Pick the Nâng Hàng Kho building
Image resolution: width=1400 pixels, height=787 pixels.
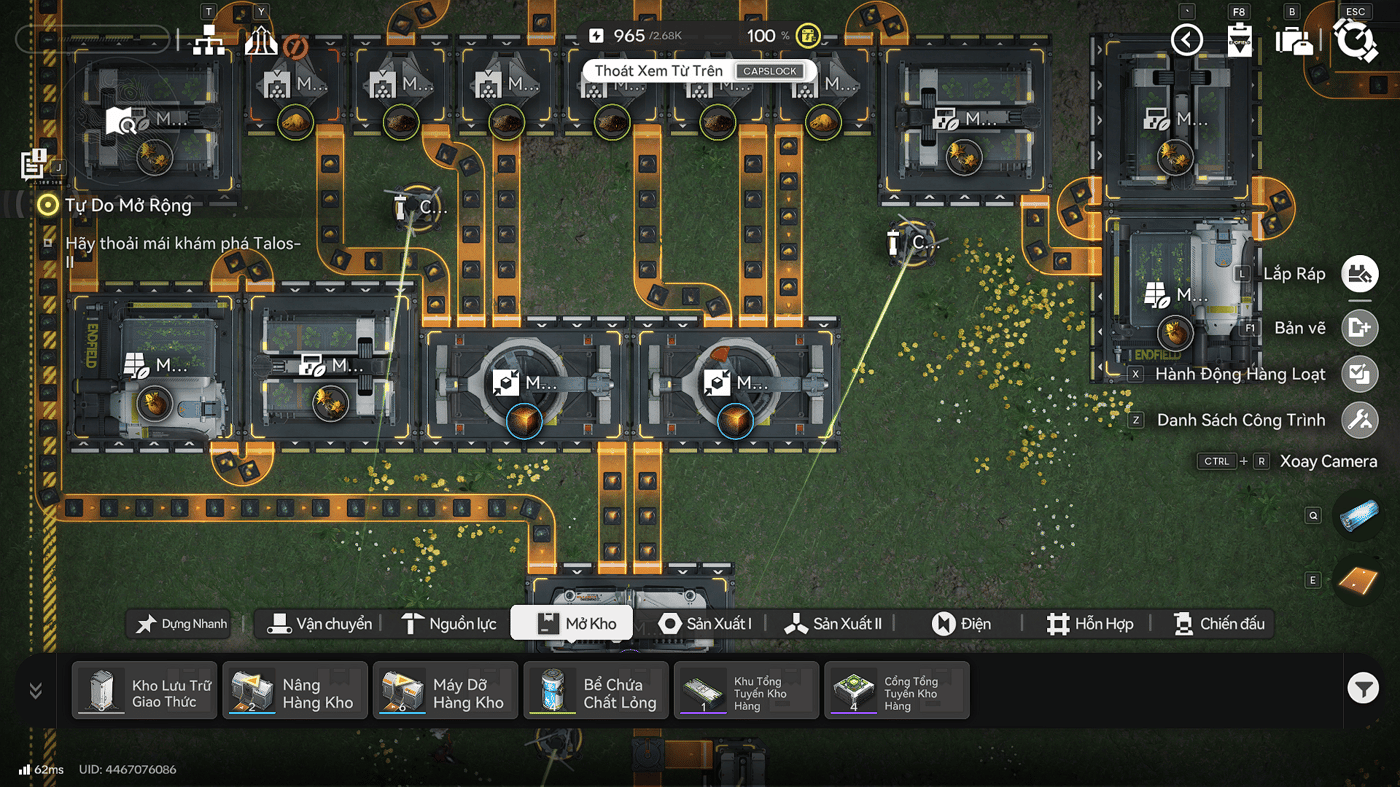point(295,691)
